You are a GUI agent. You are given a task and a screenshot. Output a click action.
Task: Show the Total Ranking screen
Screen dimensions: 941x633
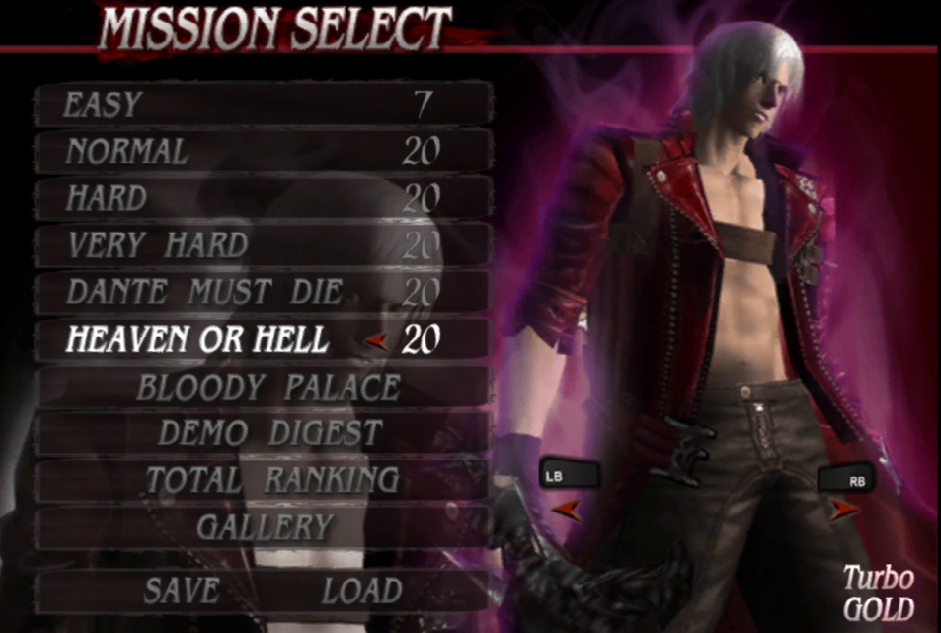coord(272,480)
